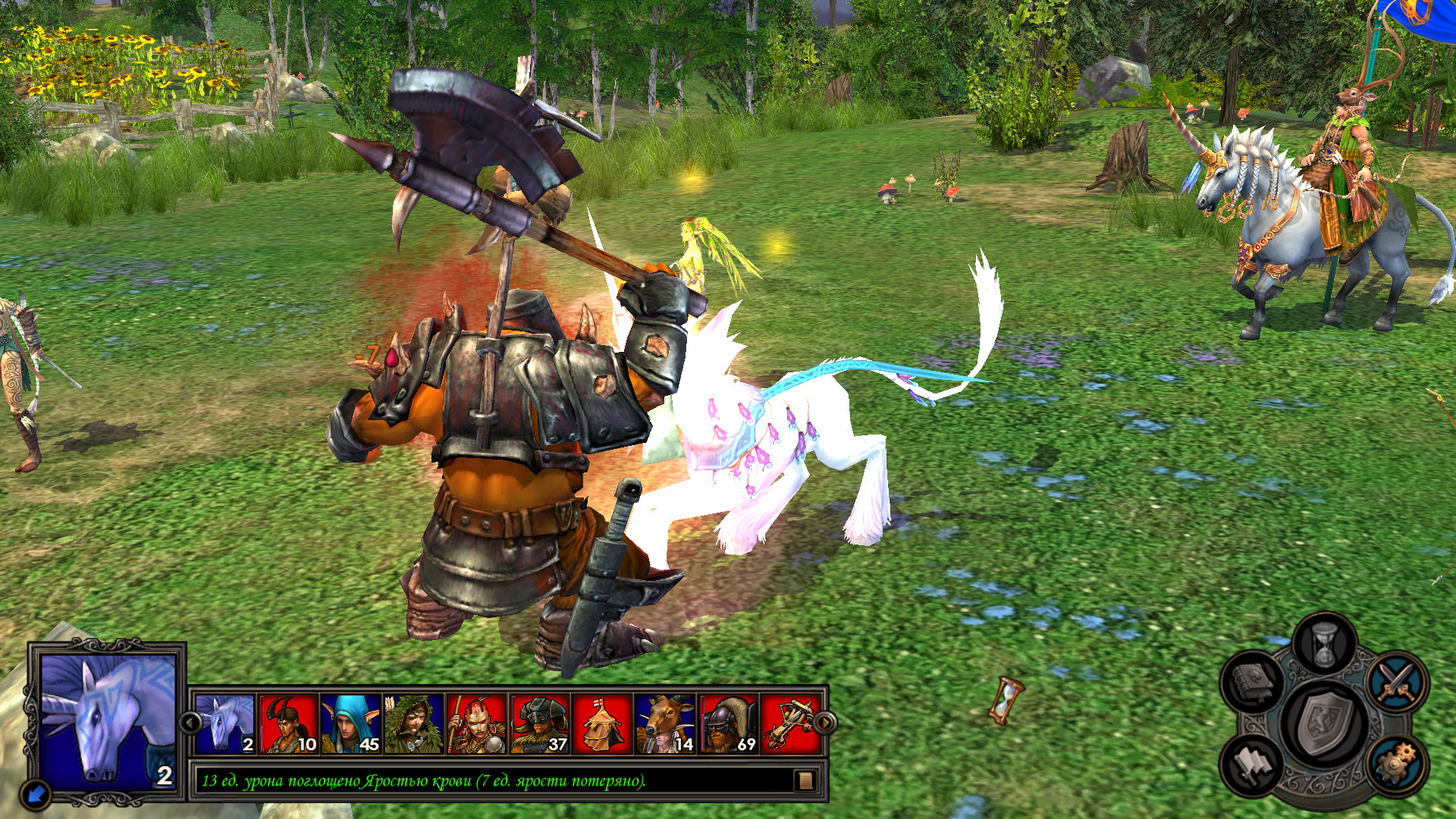Choose the leaf-cloaked ranger hero portrait

413,724
